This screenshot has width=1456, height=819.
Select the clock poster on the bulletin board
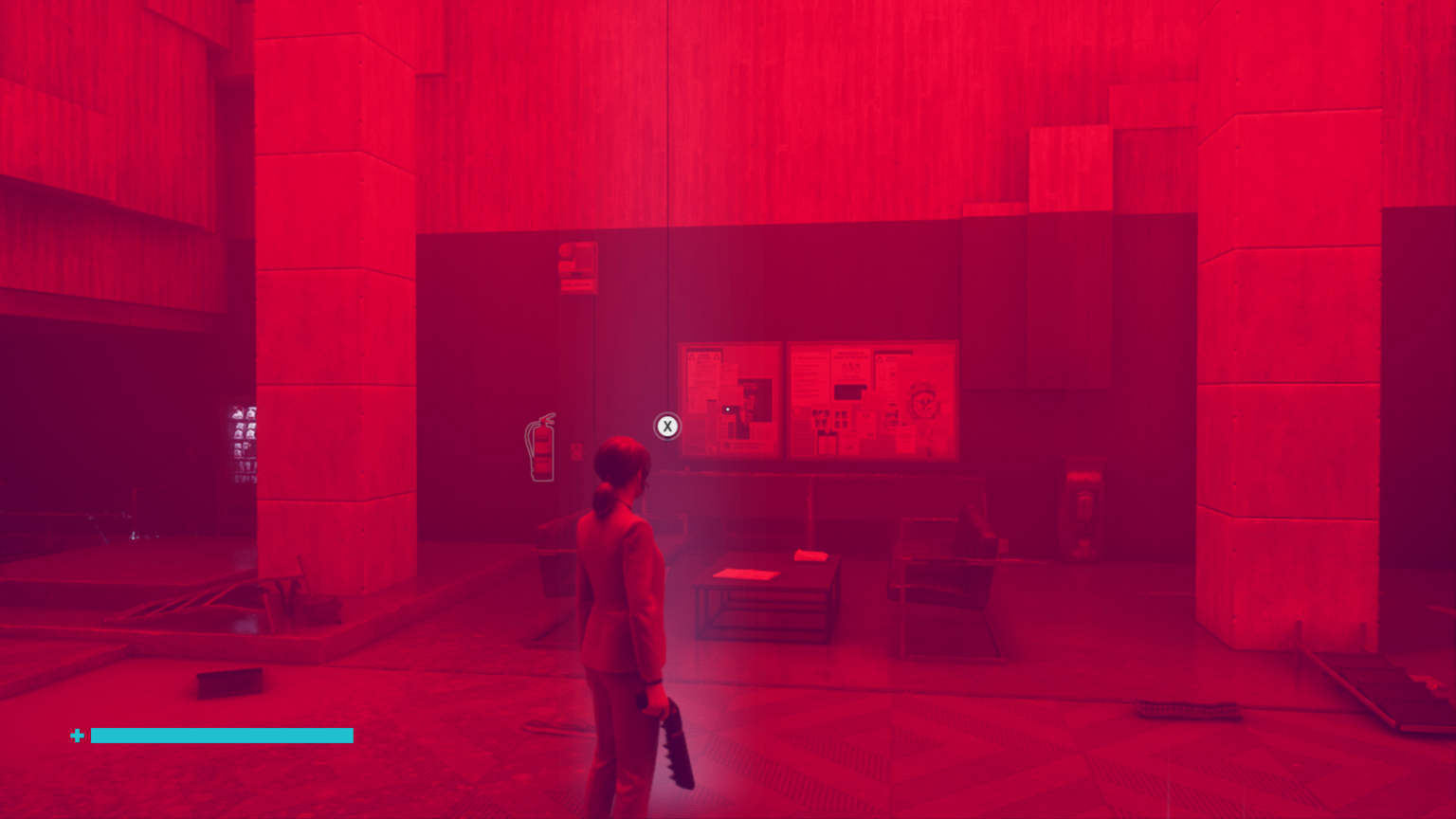click(924, 402)
